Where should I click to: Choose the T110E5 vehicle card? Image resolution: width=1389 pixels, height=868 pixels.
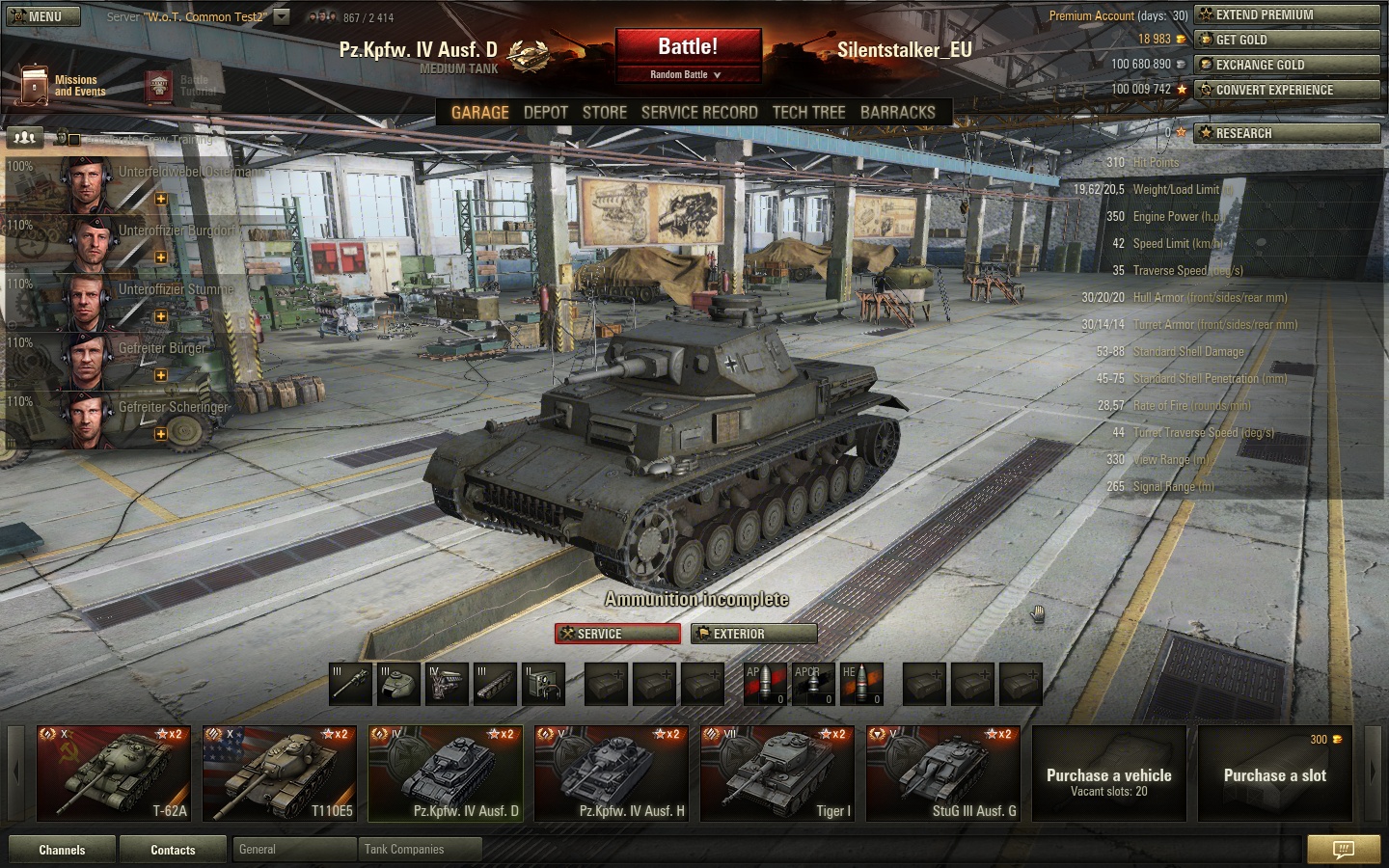click(280, 773)
